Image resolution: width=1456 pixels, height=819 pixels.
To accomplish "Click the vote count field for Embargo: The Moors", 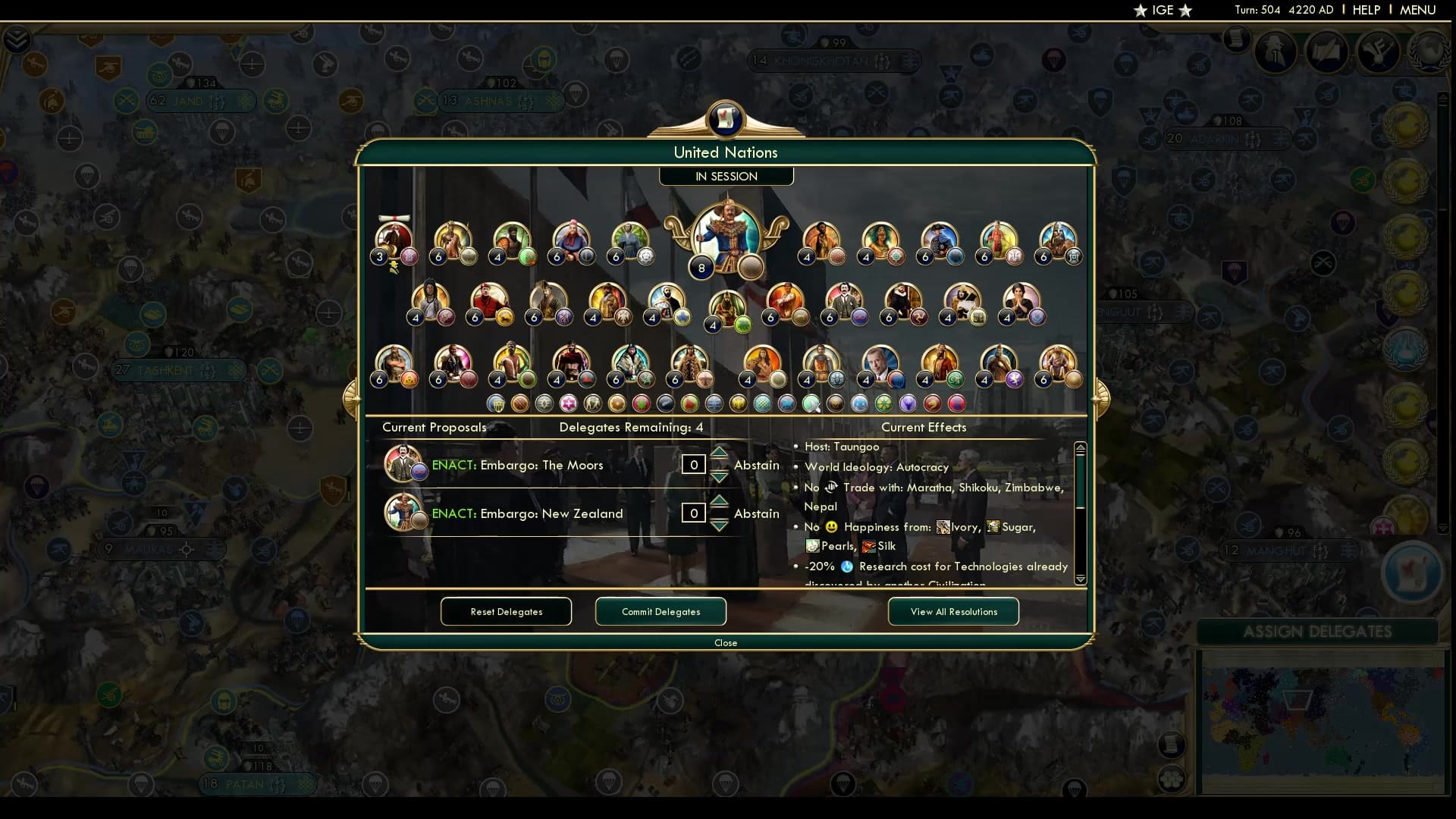I will (x=693, y=464).
